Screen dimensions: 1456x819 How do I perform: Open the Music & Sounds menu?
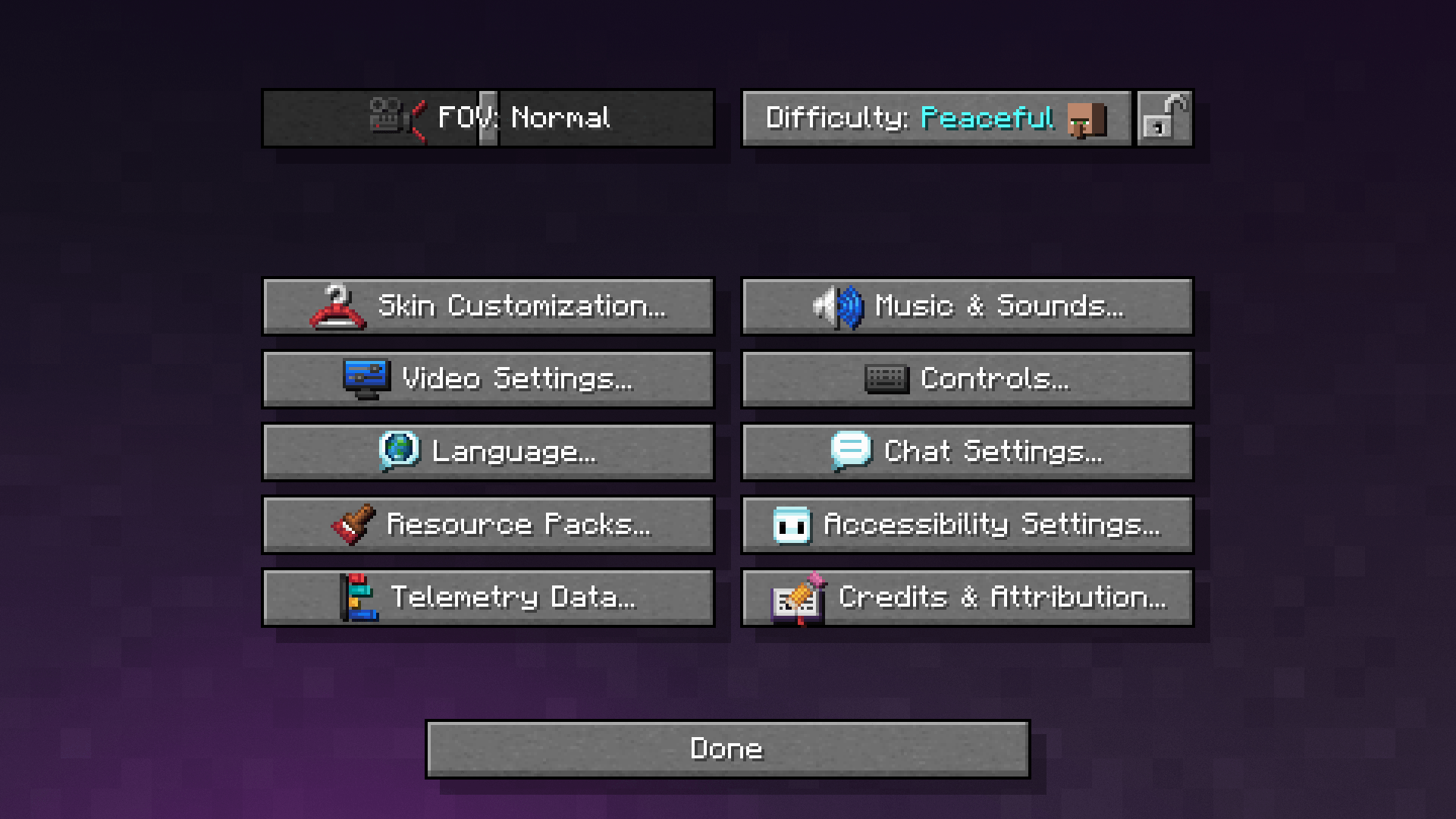coord(967,306)
